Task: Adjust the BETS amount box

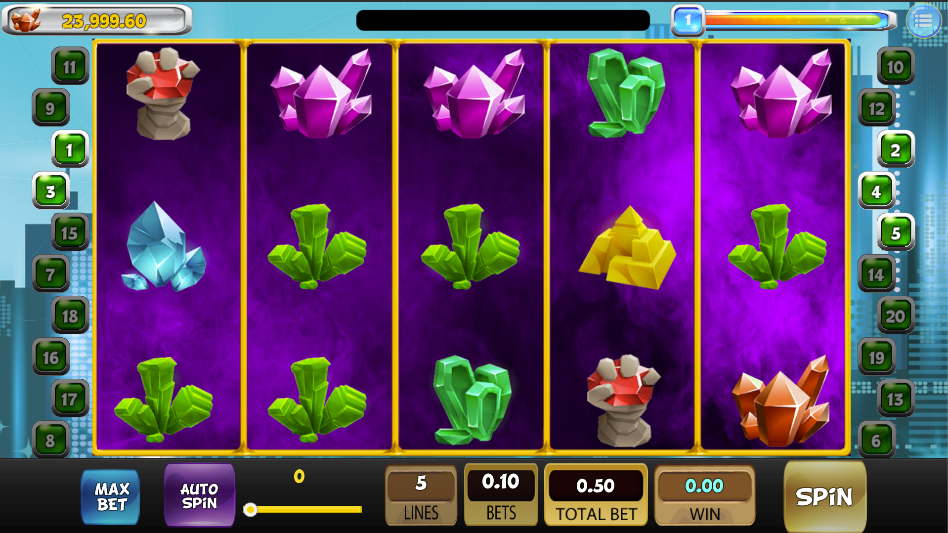Action: 500,496
